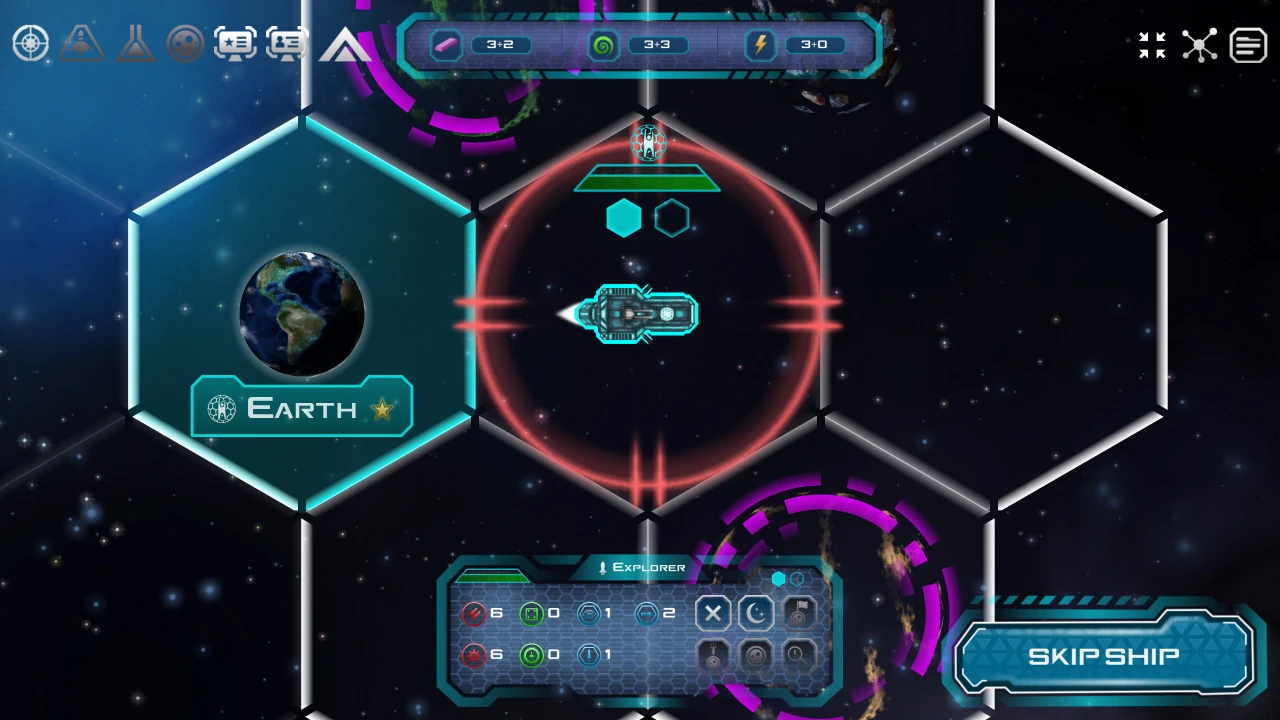Open the tech tree network icon

click(x=1200, y=45)
